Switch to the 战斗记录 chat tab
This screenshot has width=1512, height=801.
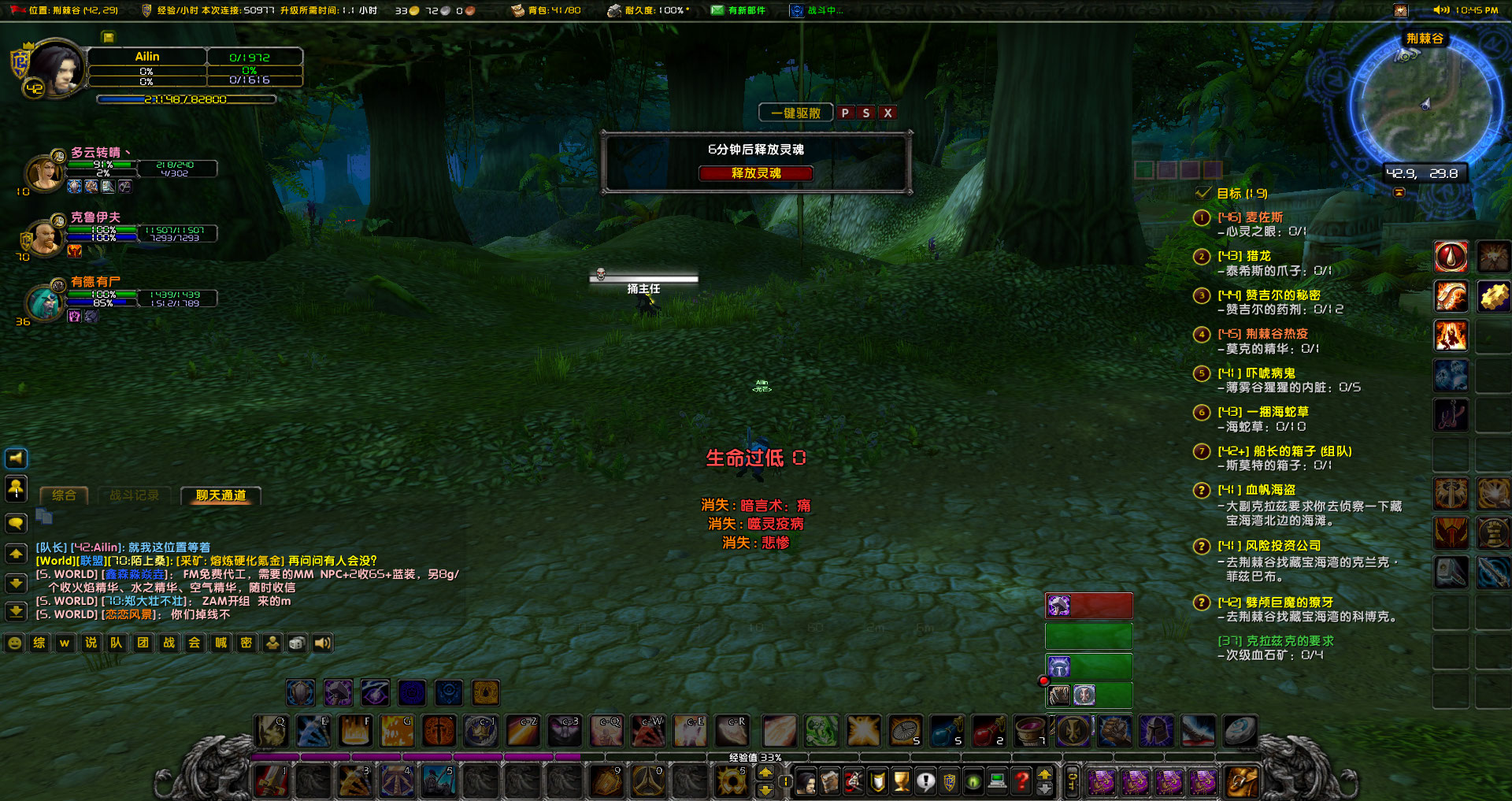pos(134,495)
